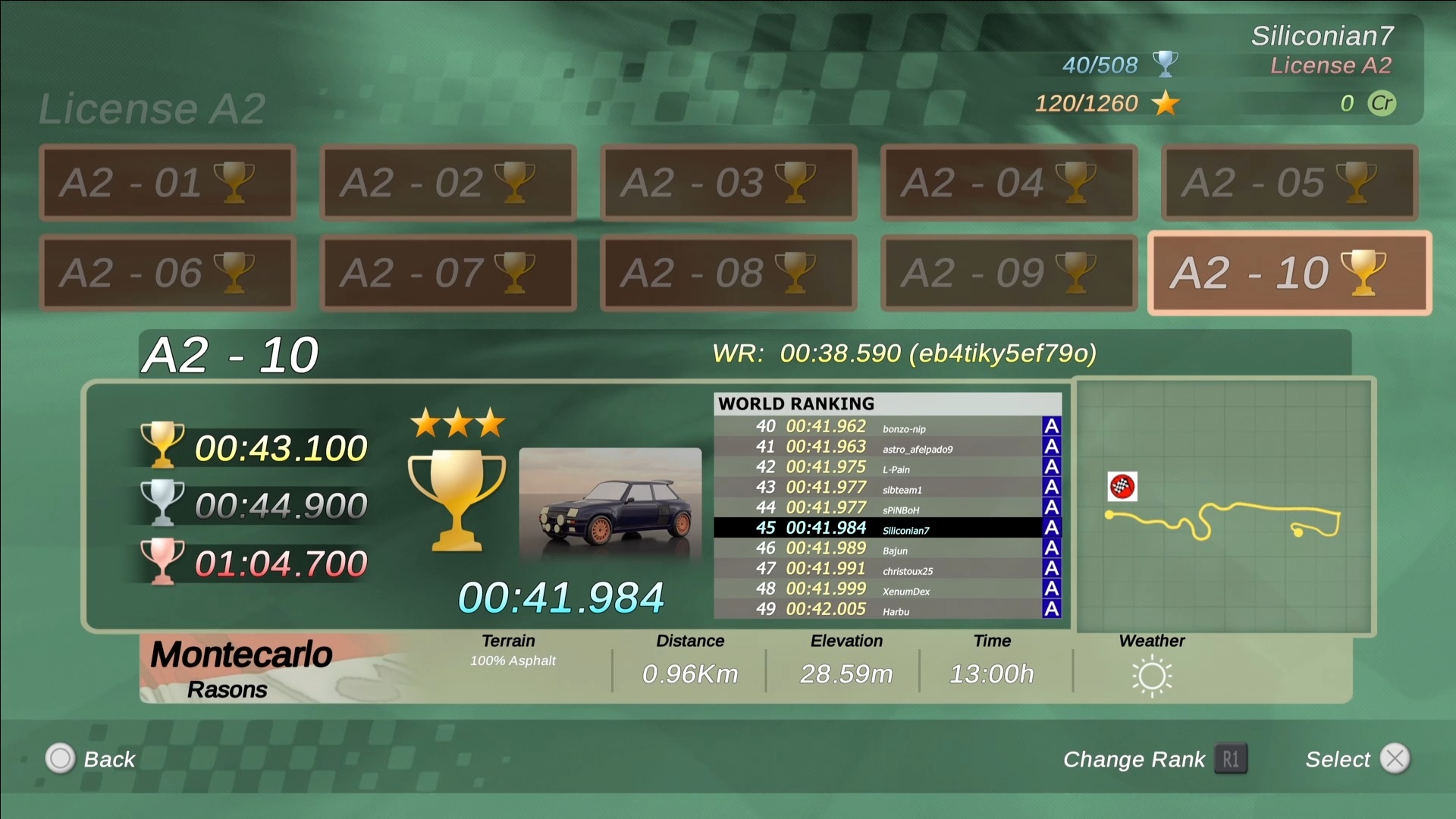
Task: Select XenumDex's world ranking row
Action: [887, 589]
